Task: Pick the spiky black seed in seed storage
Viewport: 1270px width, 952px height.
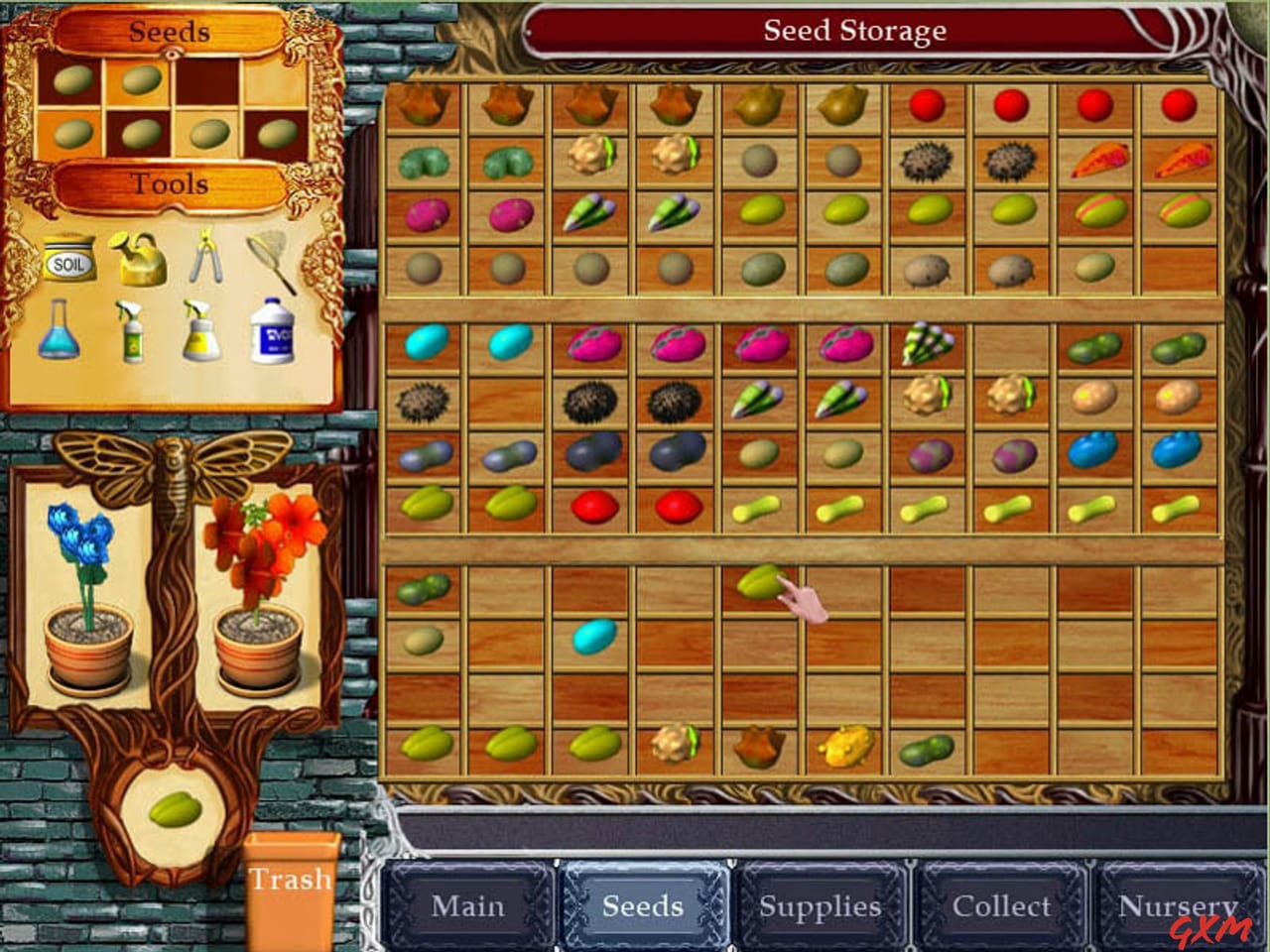Action: coord(926,161)
